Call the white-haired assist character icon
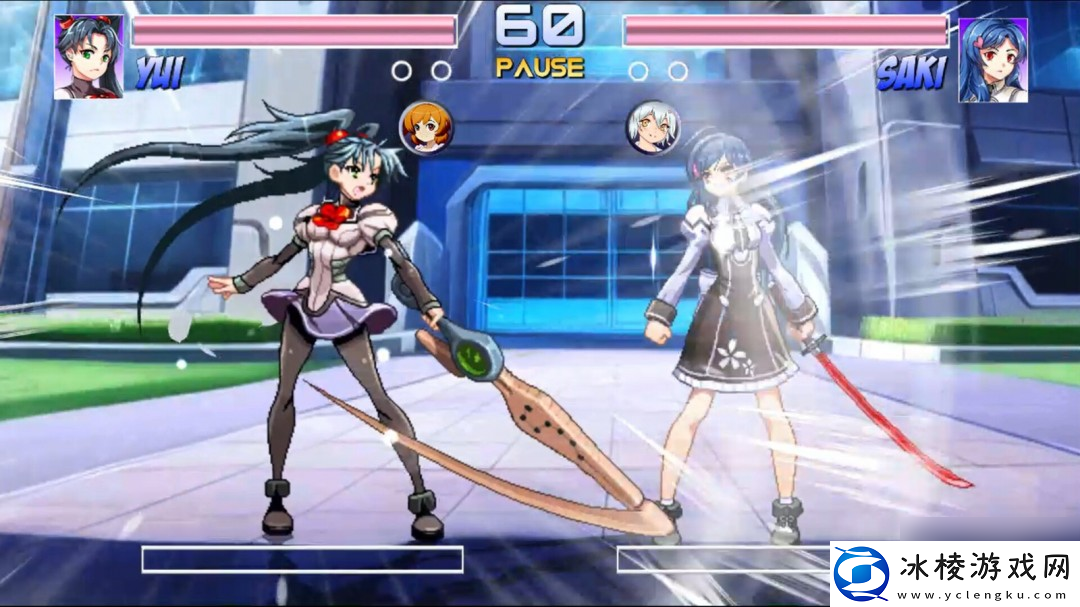1080x607 pixels. click(x=652, y=127)
